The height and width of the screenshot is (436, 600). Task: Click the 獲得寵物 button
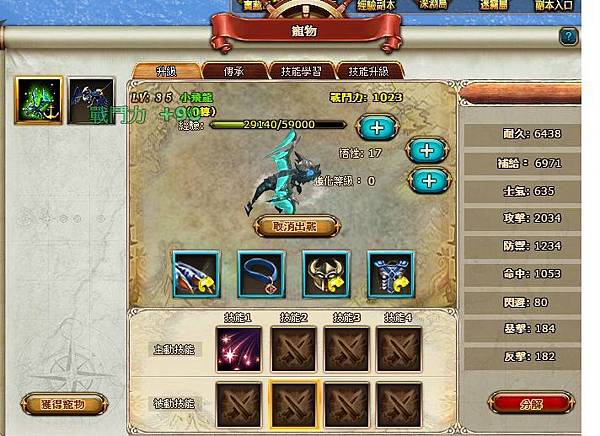point(65,405)
